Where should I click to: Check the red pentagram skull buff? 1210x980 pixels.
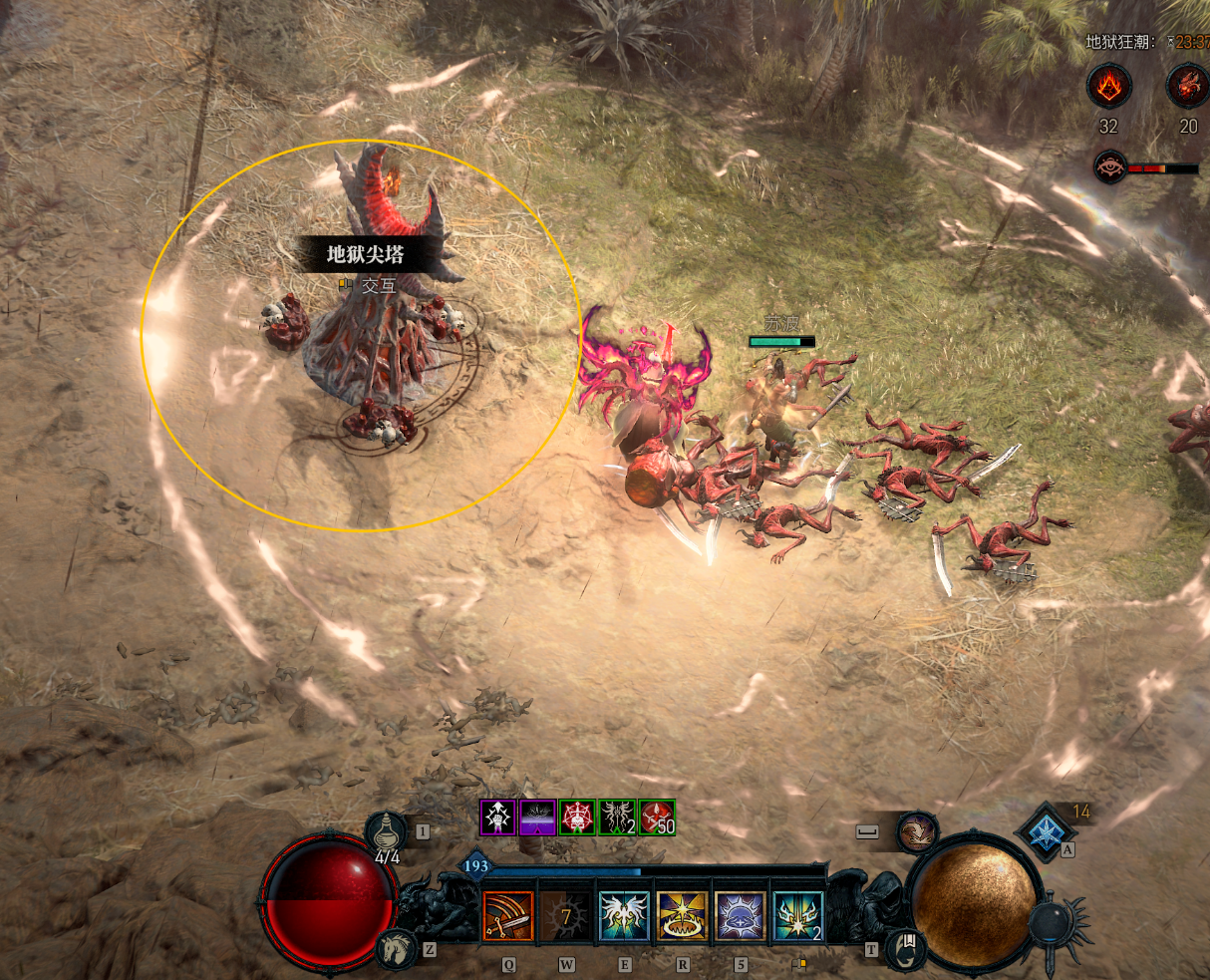coord(577,817)
